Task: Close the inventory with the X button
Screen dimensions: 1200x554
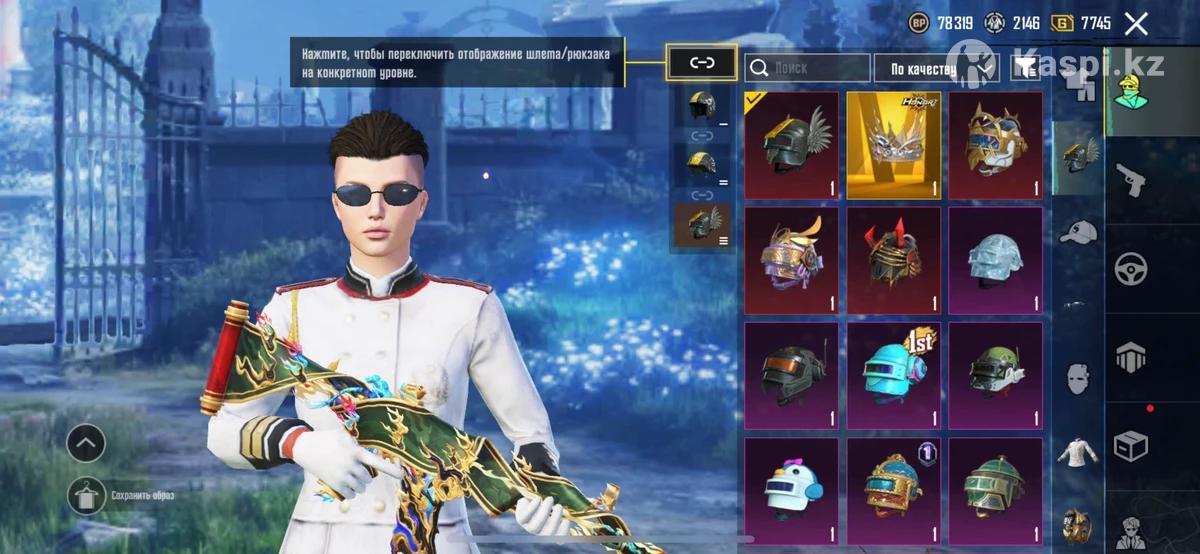Action: click(x=1135, y=24)
